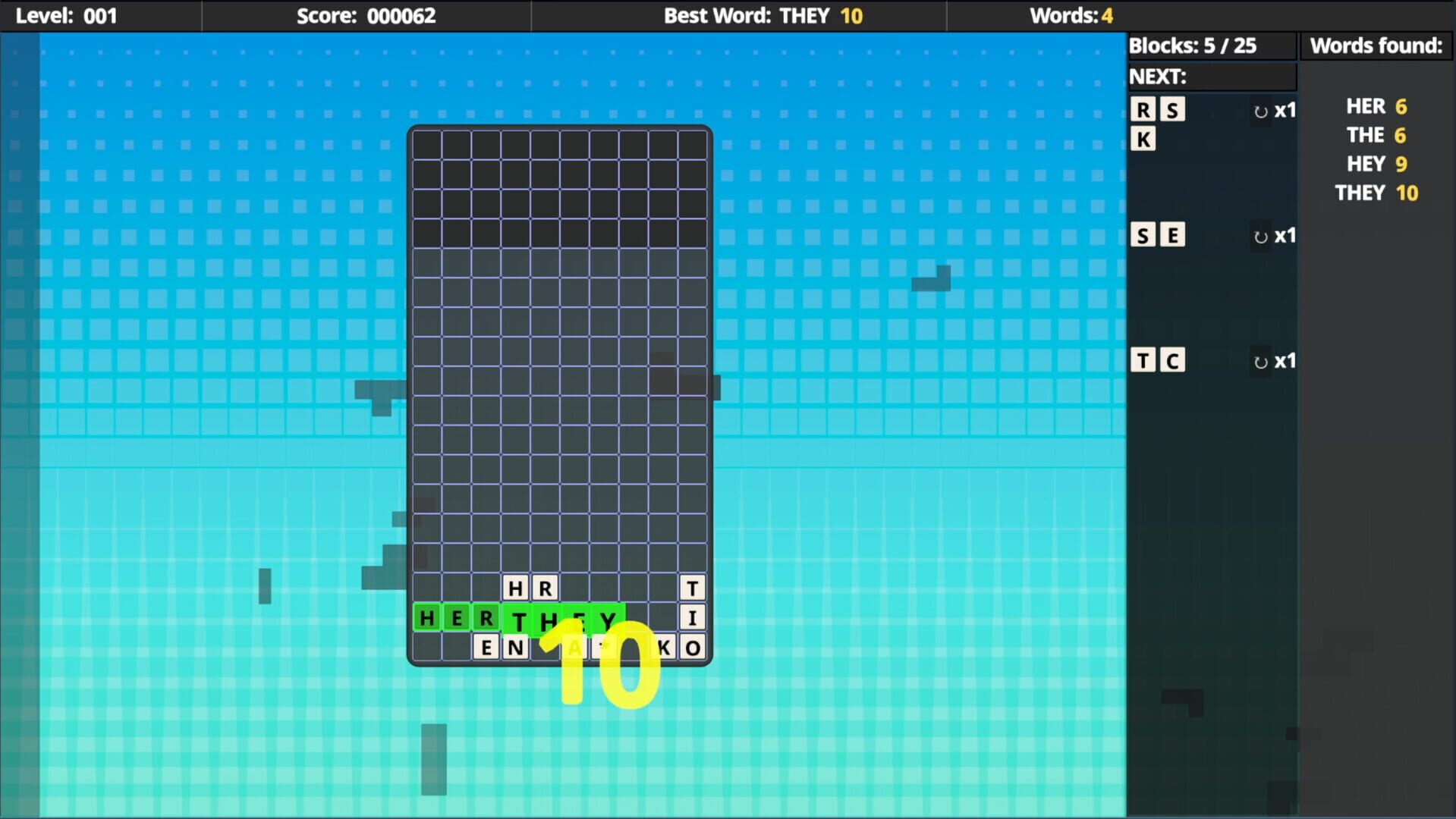Select the Level 001 header section
Screen dimensions: 1456x819
coord(68,15)
